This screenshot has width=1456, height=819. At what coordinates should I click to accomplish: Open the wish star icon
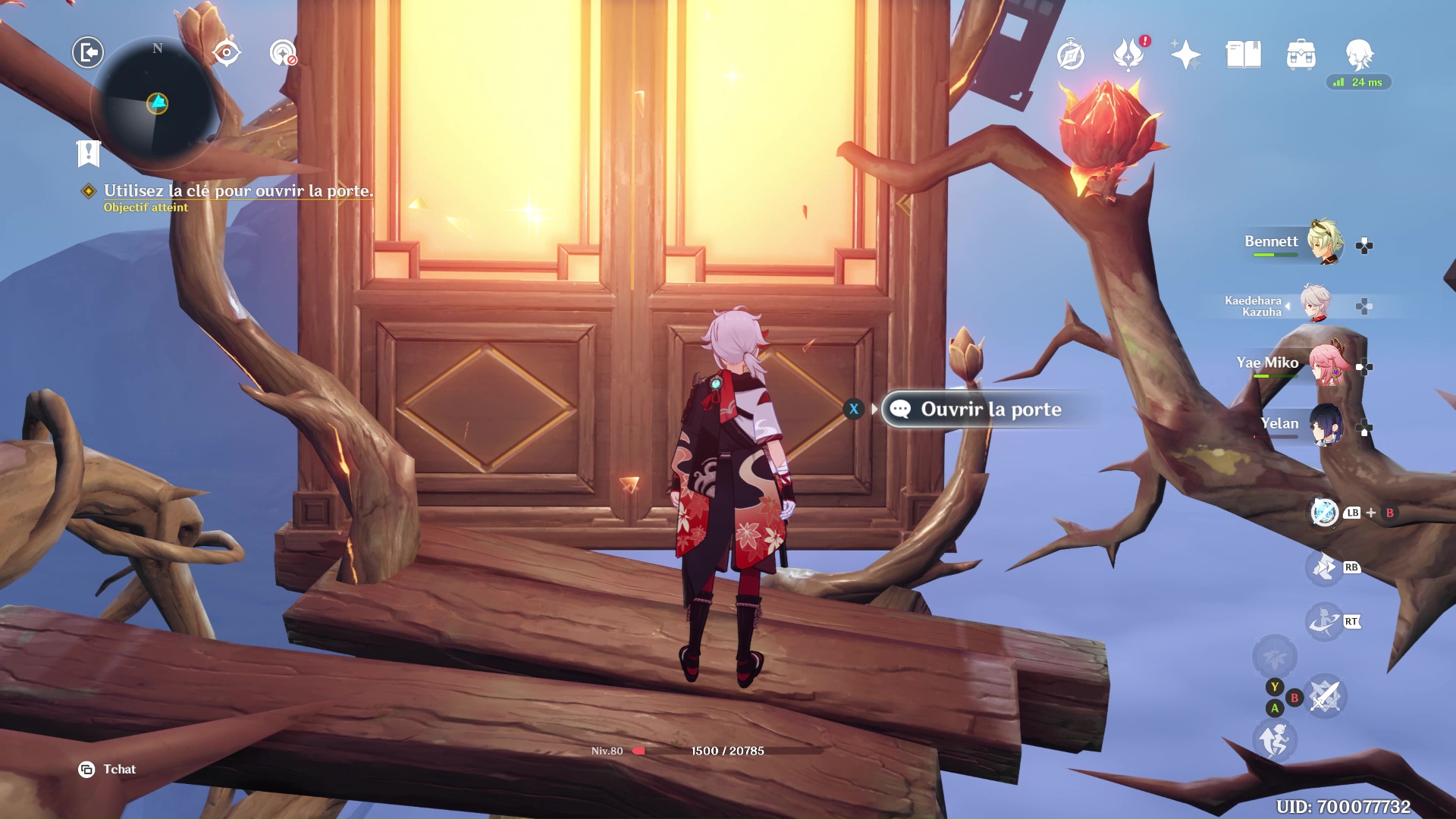[1185, 55]
